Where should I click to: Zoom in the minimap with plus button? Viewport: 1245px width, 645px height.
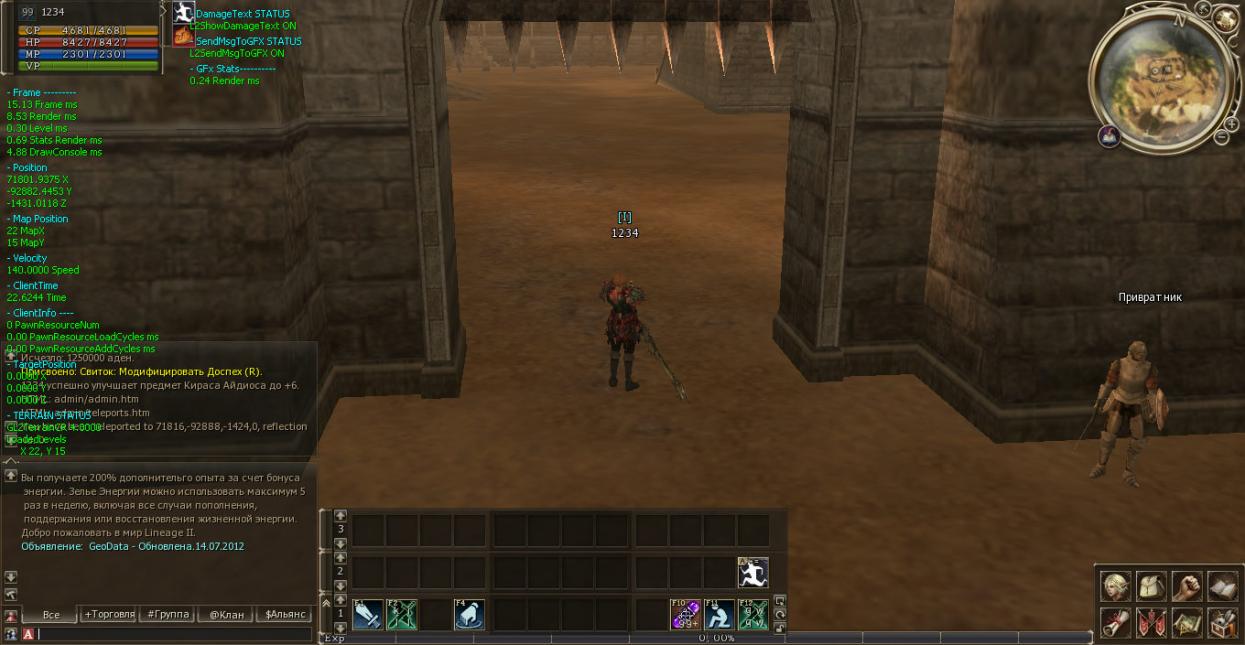(1231, 124)
